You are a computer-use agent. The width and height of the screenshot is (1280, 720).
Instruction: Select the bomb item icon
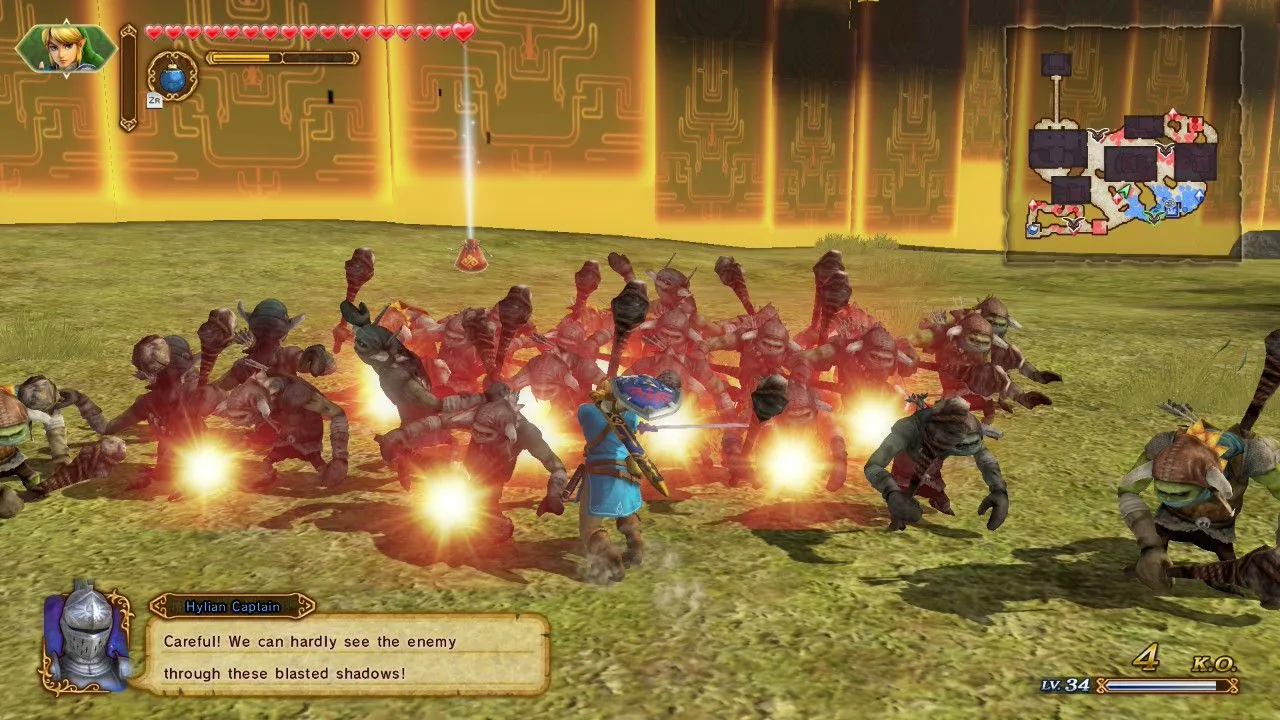[173, 76]
